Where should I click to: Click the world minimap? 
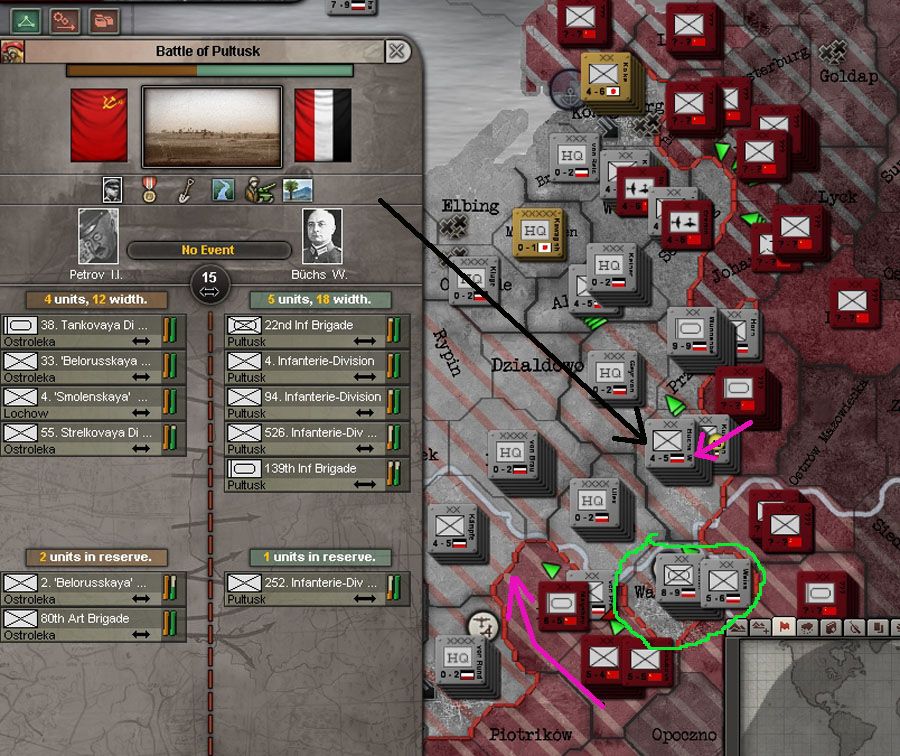(x=818, y=700)
